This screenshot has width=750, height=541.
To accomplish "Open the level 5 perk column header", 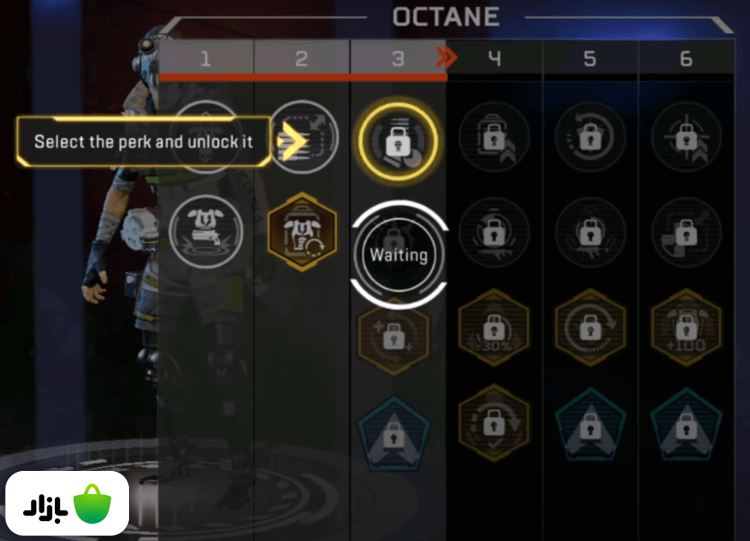I will point(590,59).
